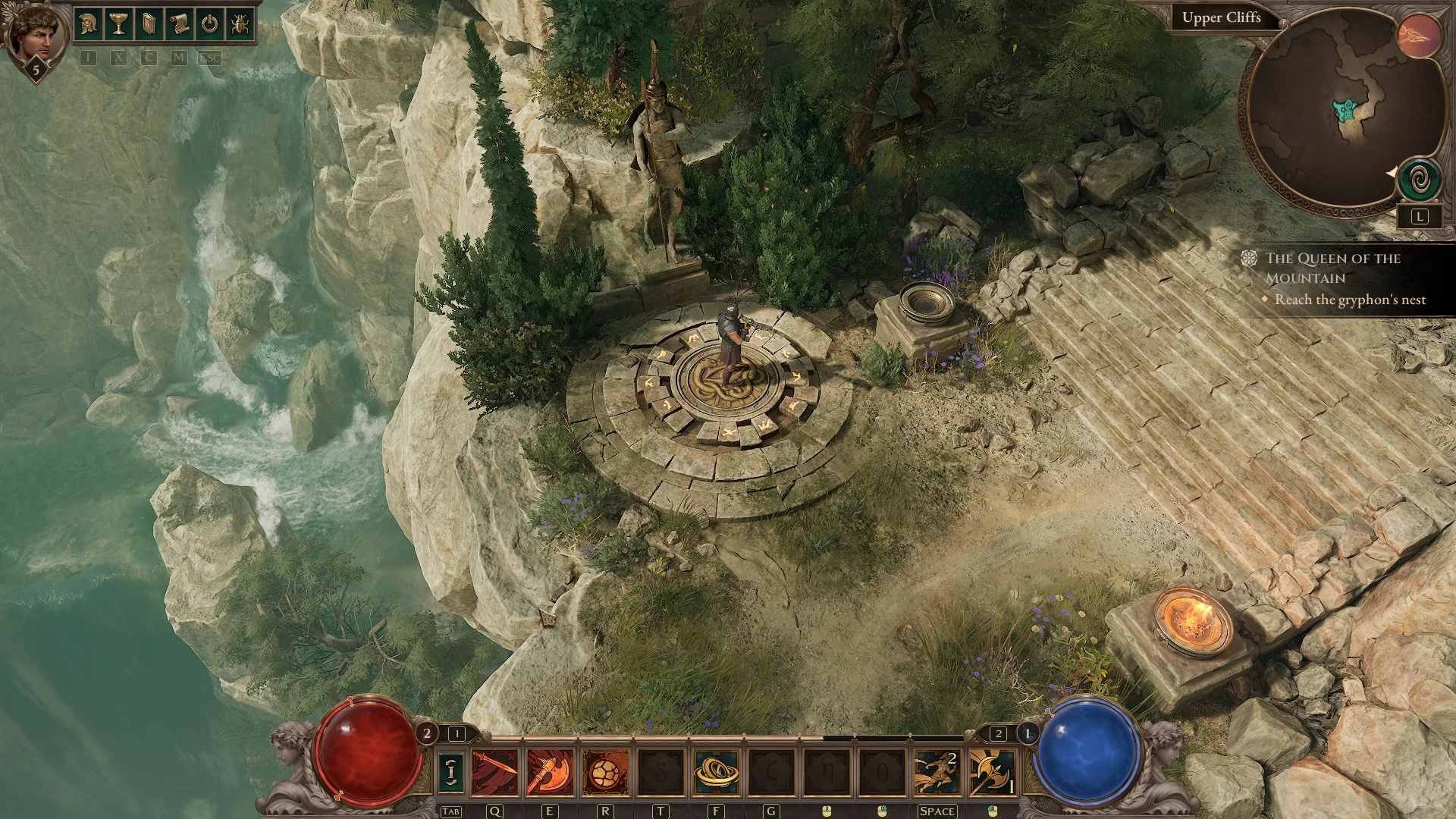Viewport: 1456px width, 819px height.
Task: Activate the cracked orb skill
Action: [x=605, y=772]
